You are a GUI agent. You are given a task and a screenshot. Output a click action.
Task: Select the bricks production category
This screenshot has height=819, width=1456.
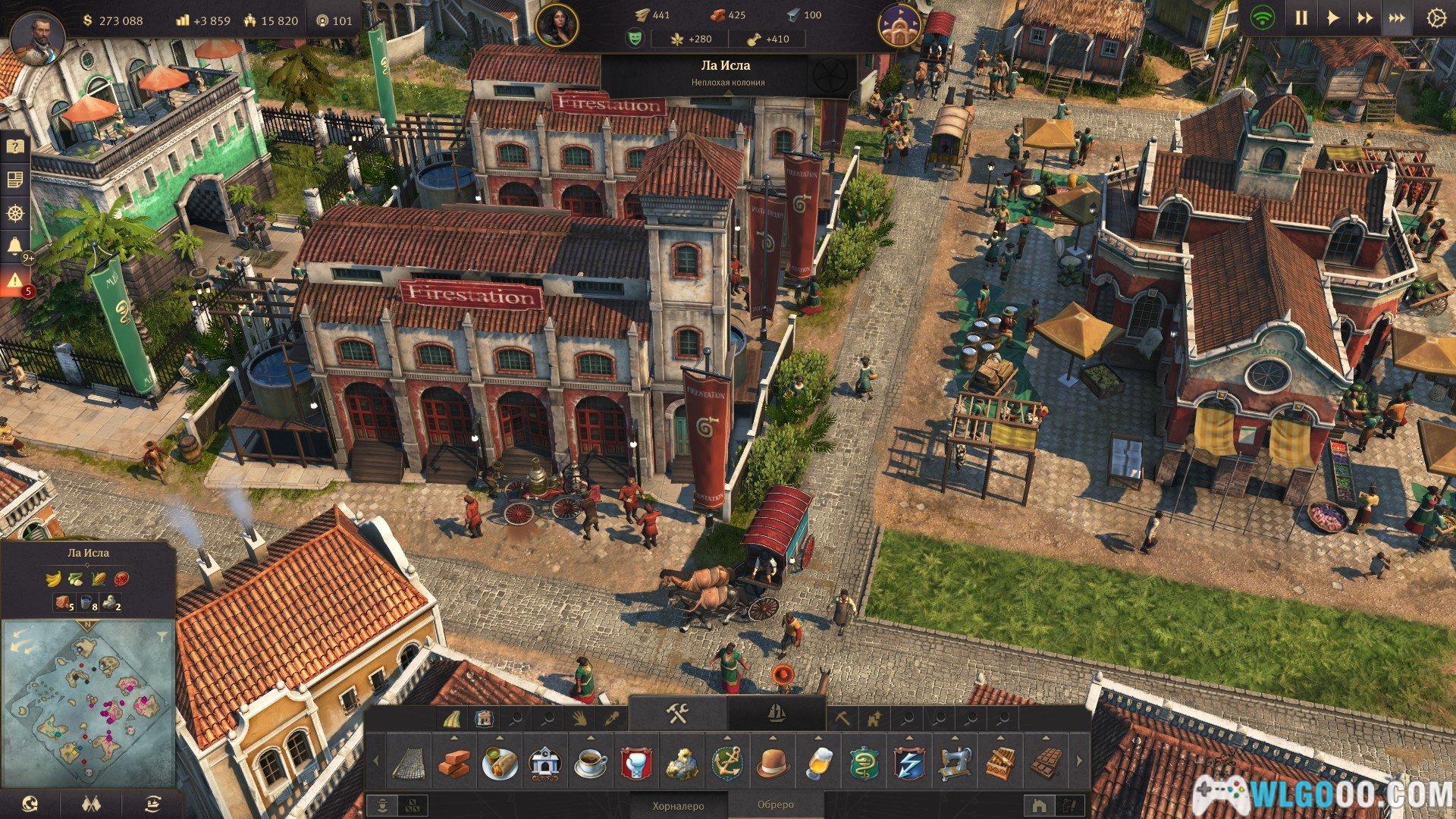click(x=454, y=763)
